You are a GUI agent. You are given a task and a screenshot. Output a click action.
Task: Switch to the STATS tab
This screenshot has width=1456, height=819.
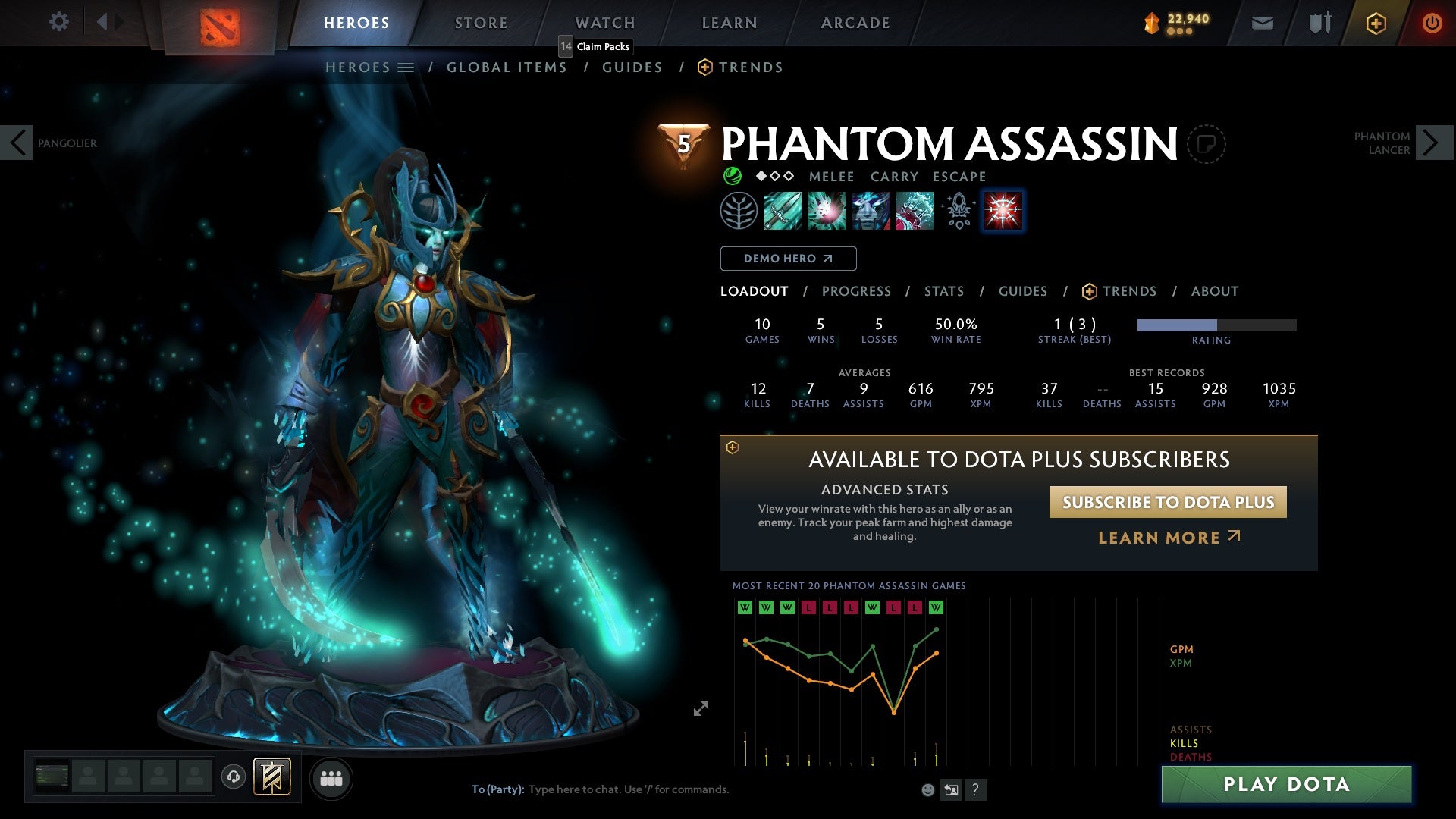(x=944, y=290)
